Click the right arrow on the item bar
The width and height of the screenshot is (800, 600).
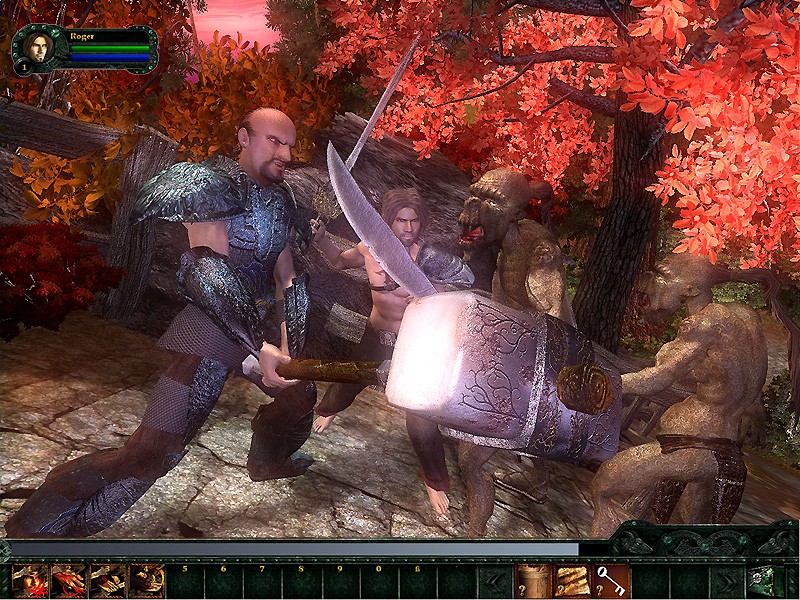[x=727, y=581]
